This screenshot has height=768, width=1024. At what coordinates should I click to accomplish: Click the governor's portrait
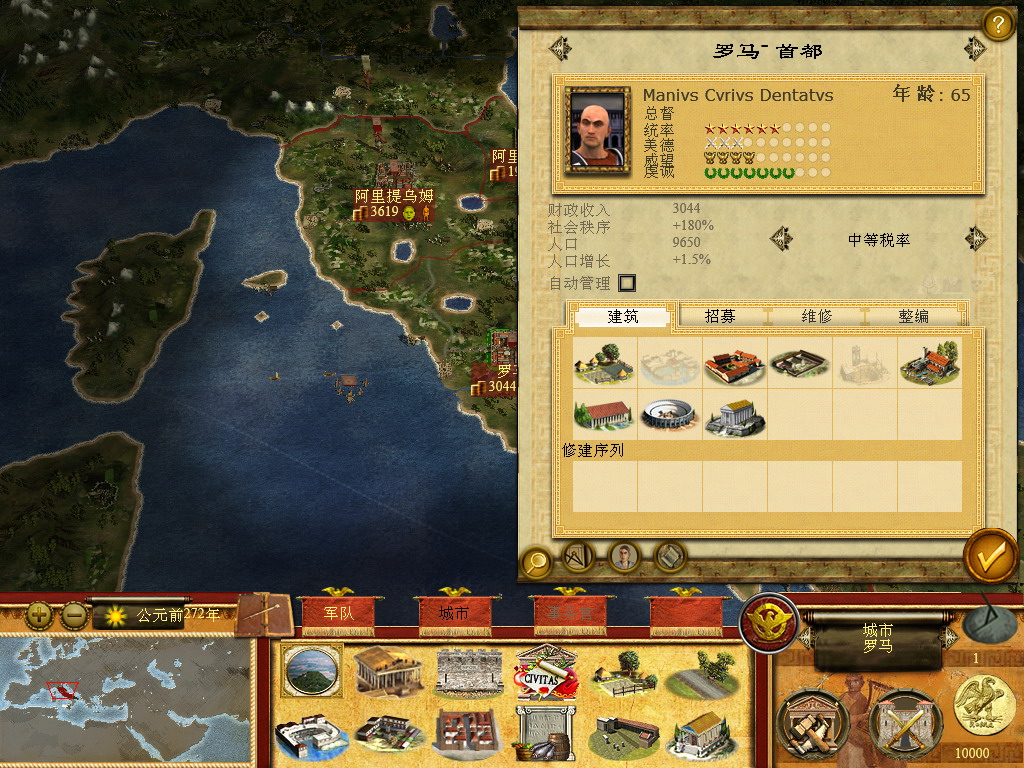[x=598, y=130]
